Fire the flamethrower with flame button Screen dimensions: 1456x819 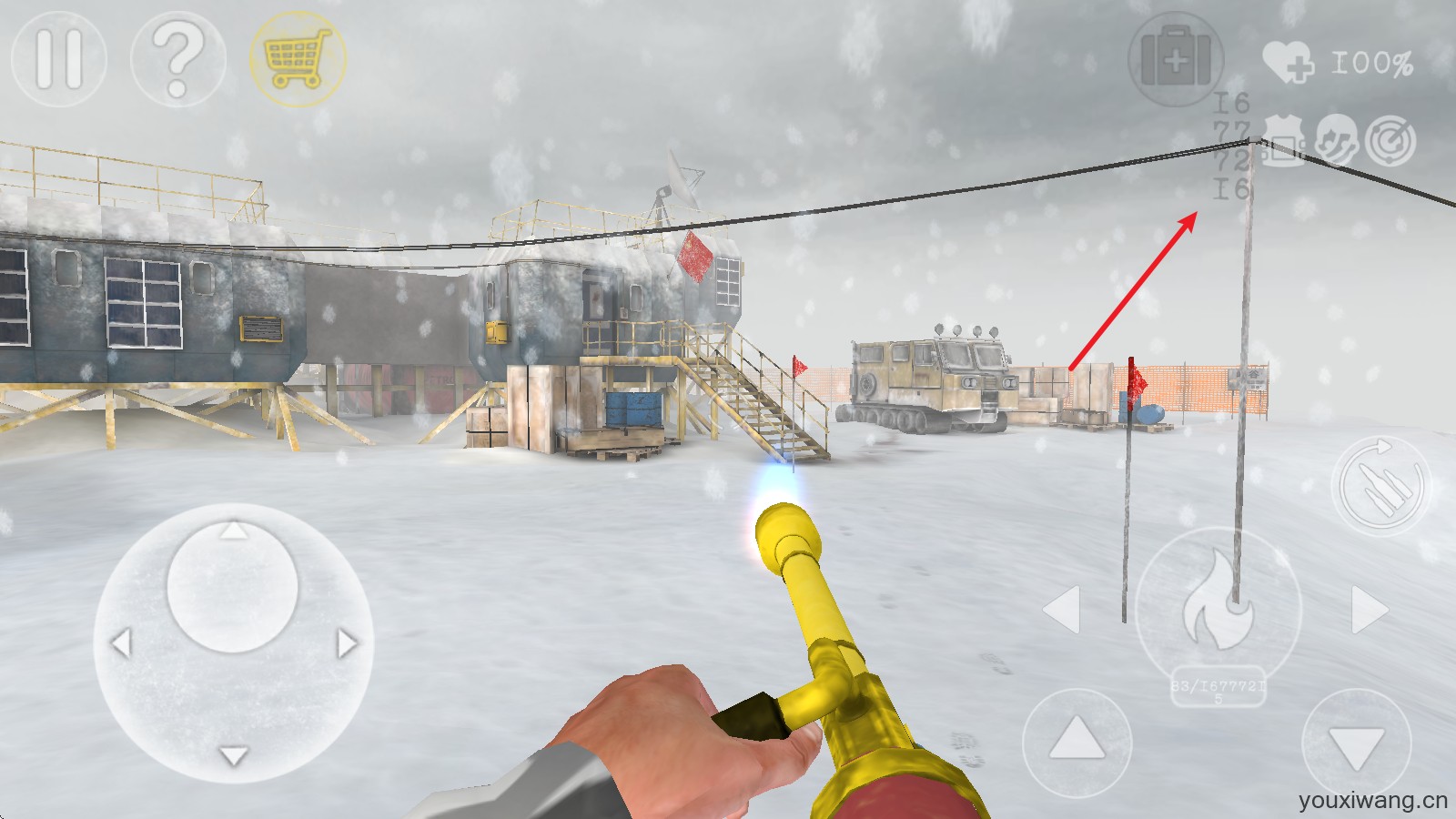(1218, 608)
